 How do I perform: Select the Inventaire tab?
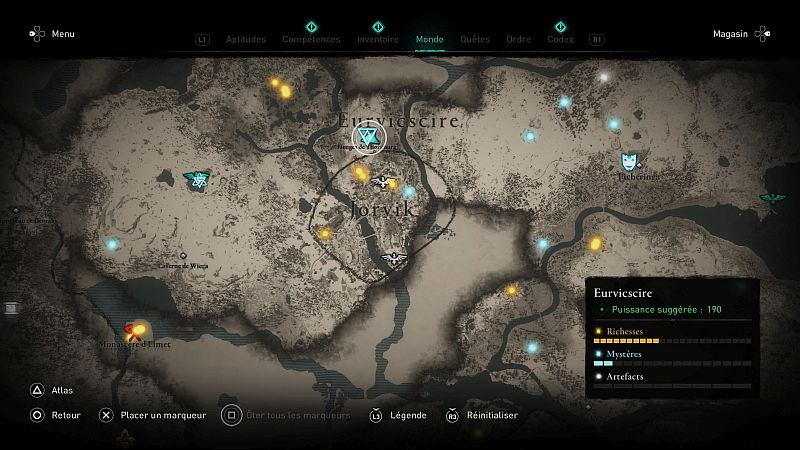coord(378,40)
